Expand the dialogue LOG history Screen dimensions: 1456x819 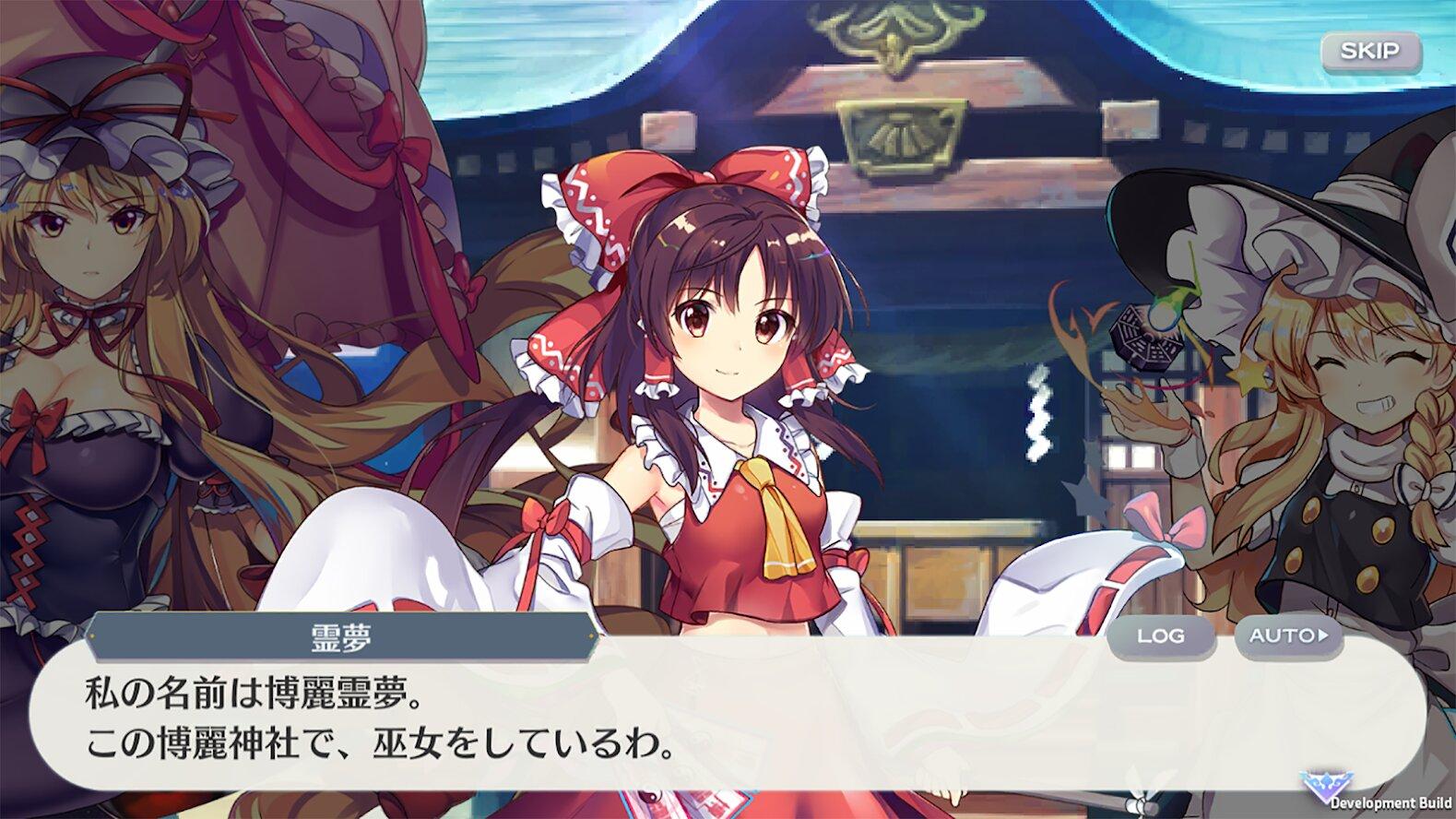point(1162,635)
